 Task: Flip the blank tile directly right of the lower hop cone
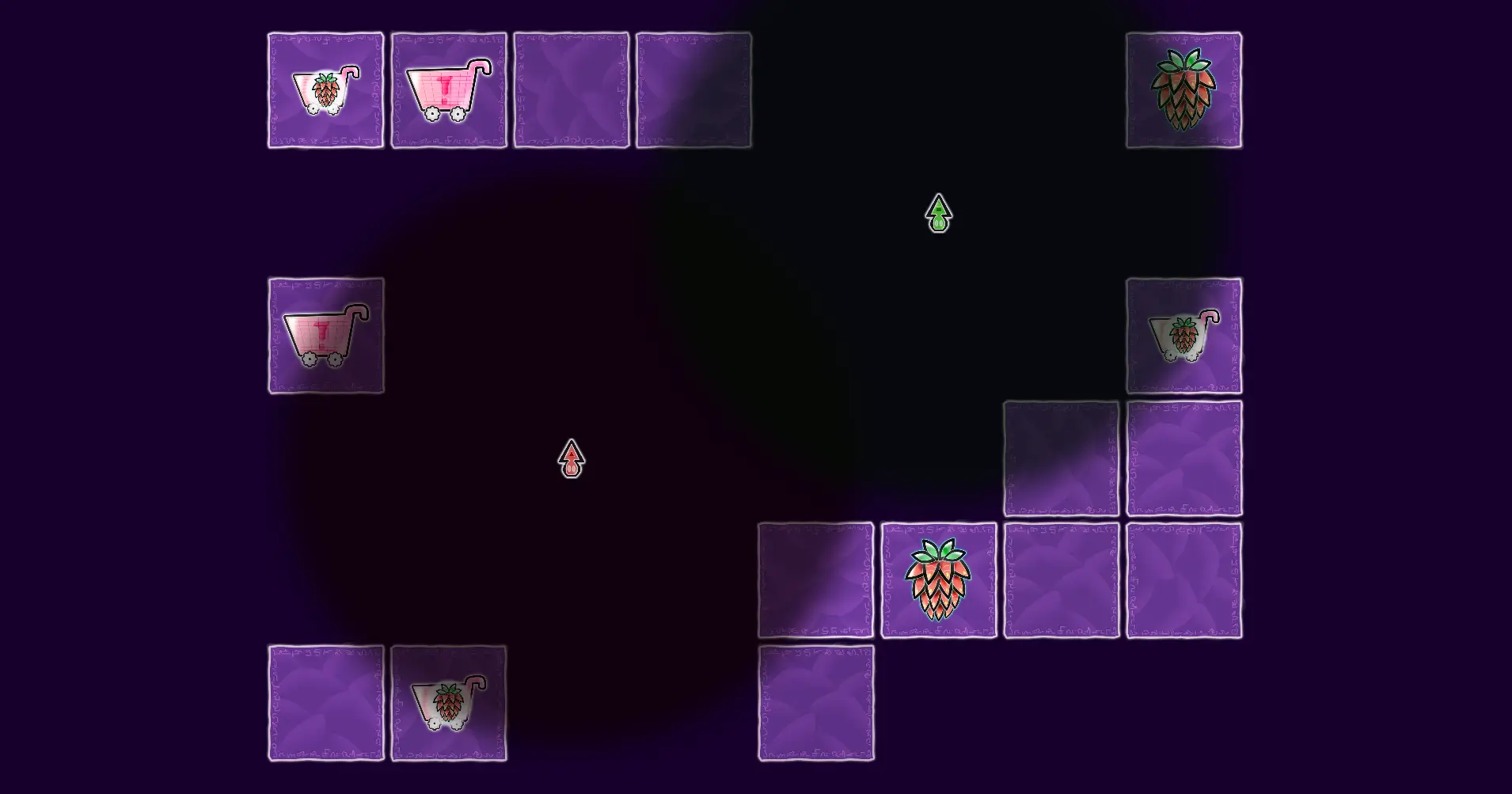1062,578
